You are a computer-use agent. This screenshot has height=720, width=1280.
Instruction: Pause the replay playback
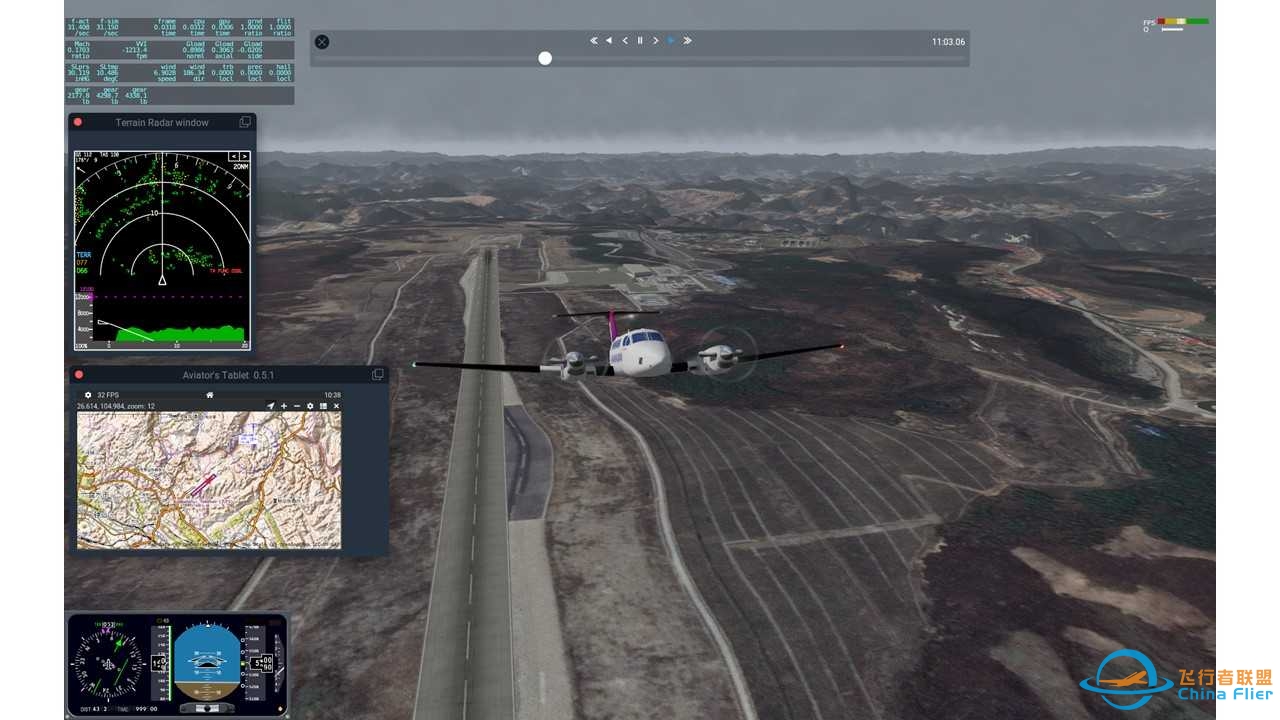click(640, 41)
